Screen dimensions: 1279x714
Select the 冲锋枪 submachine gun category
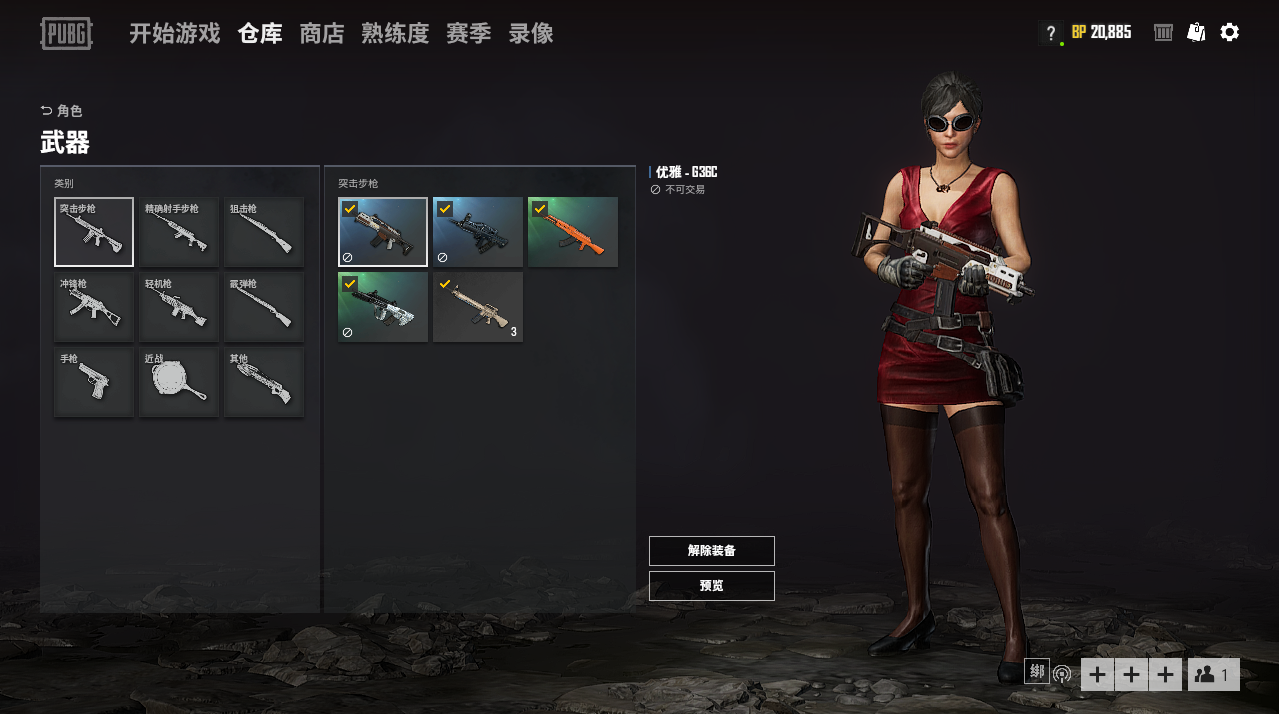(94, 307)
